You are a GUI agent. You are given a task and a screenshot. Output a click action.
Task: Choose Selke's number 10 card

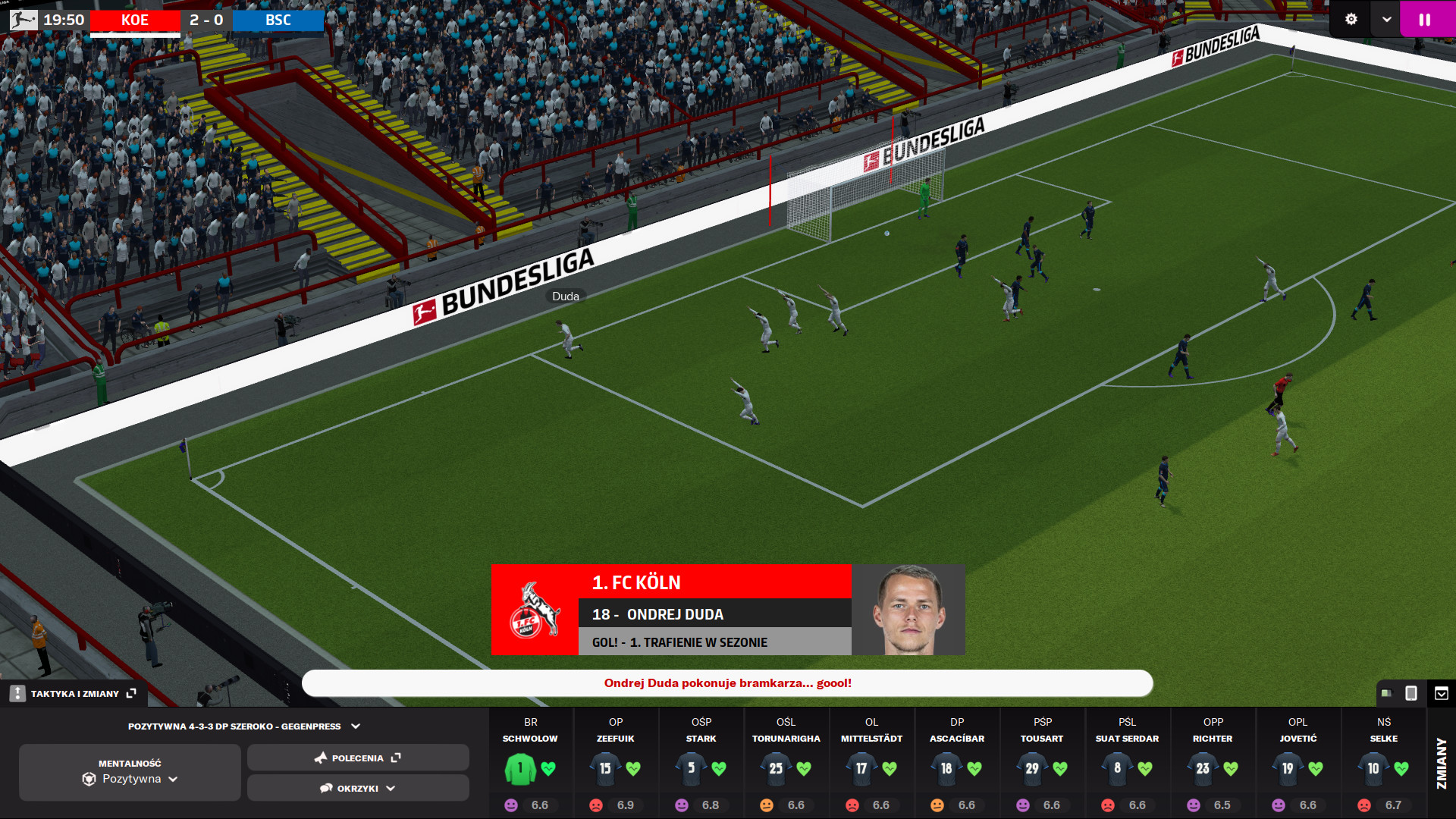1373,768
